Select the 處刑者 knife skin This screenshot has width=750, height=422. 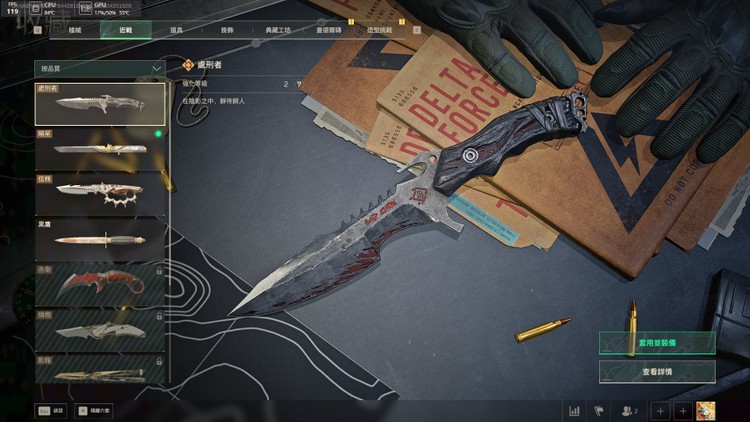(100, 104)
